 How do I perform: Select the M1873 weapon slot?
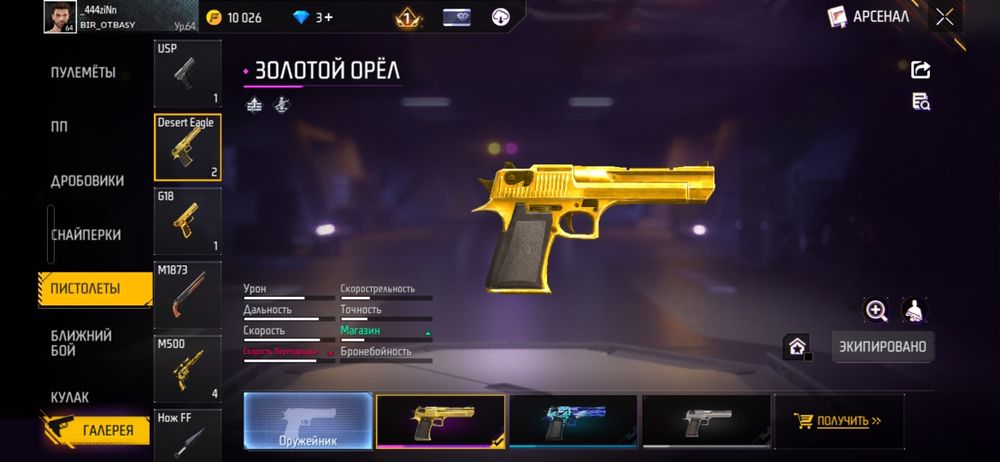(188, 295)
